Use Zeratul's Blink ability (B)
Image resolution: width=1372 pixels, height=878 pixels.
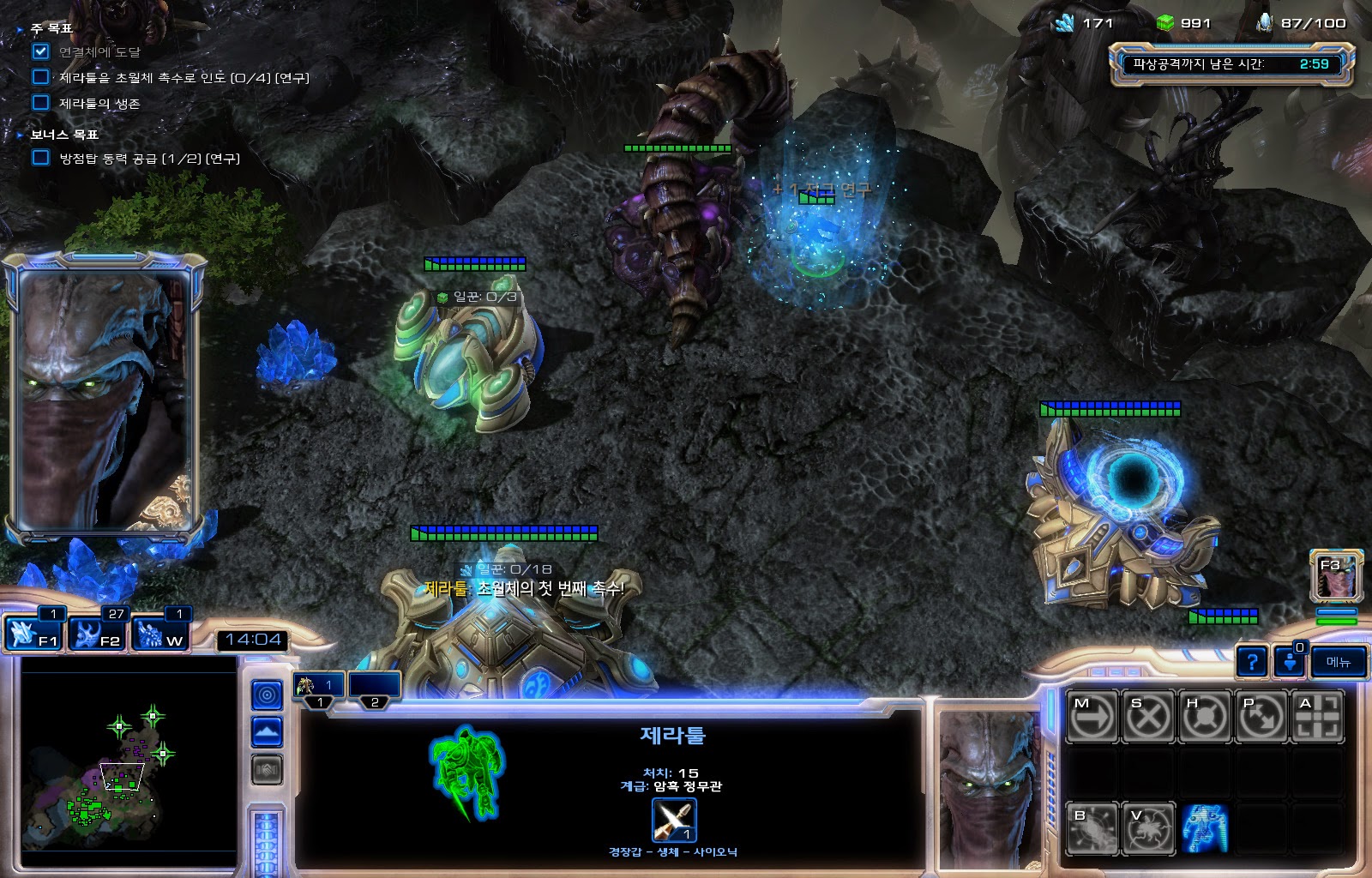1092,829
